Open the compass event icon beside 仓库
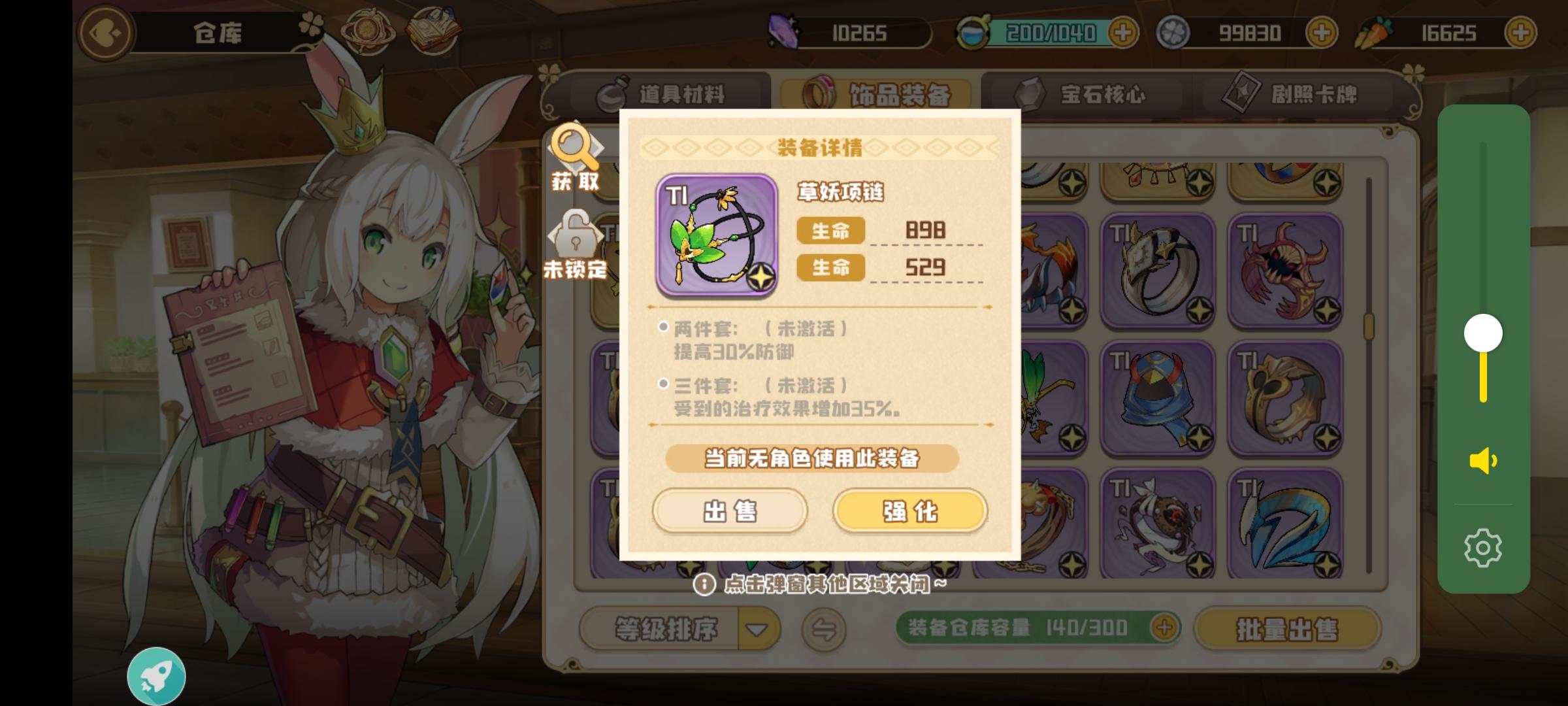Screen dimensions: 1568x706 (367, 29)
